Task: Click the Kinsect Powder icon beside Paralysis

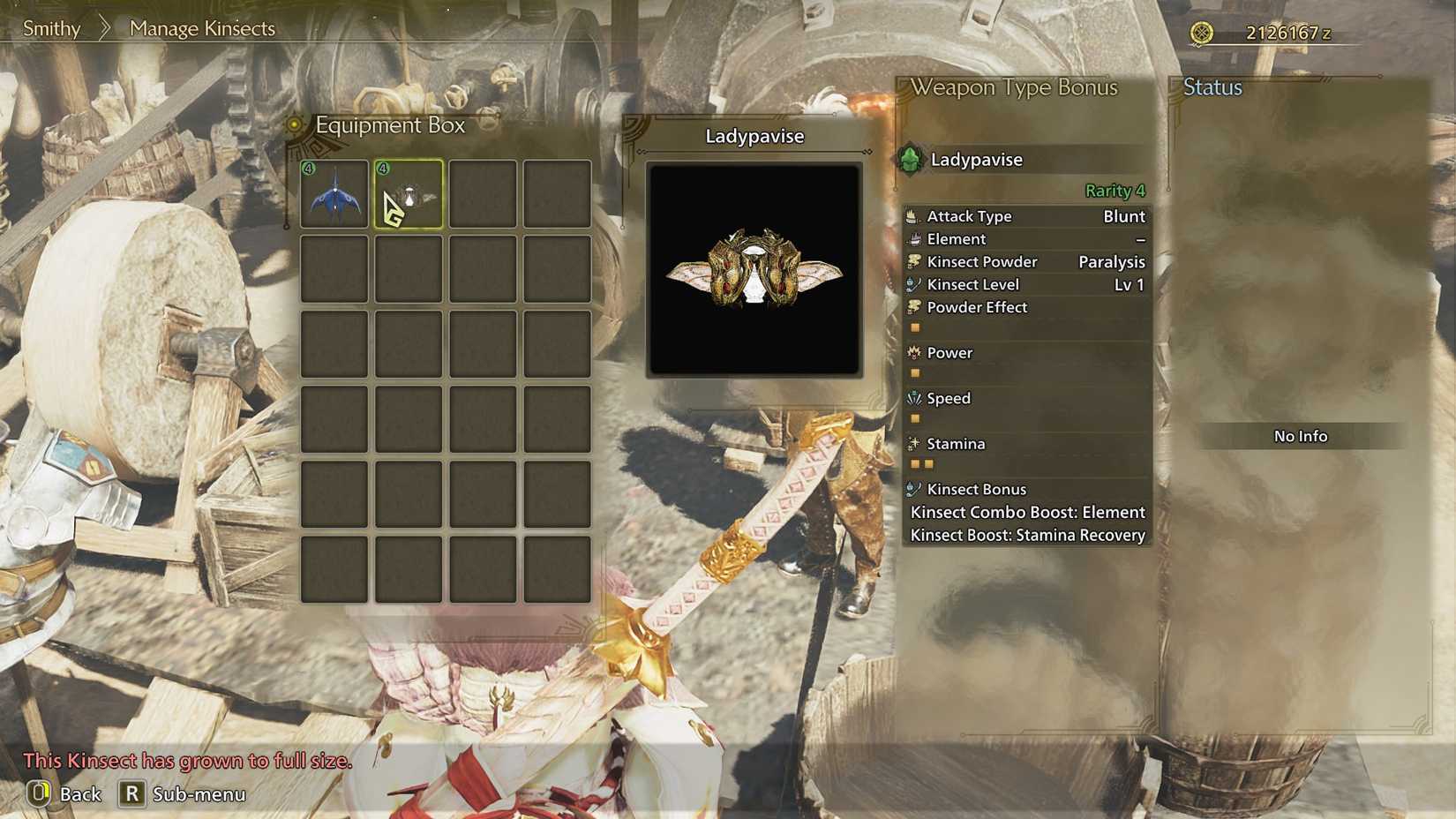Action: coord(912,261)
